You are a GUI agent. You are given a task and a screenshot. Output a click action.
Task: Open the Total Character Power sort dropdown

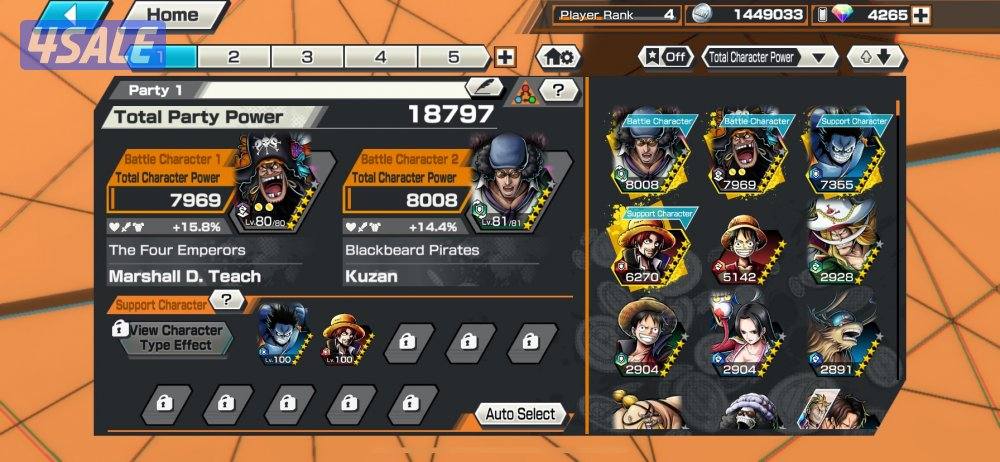pyautogui.click(x=769, y=57)
